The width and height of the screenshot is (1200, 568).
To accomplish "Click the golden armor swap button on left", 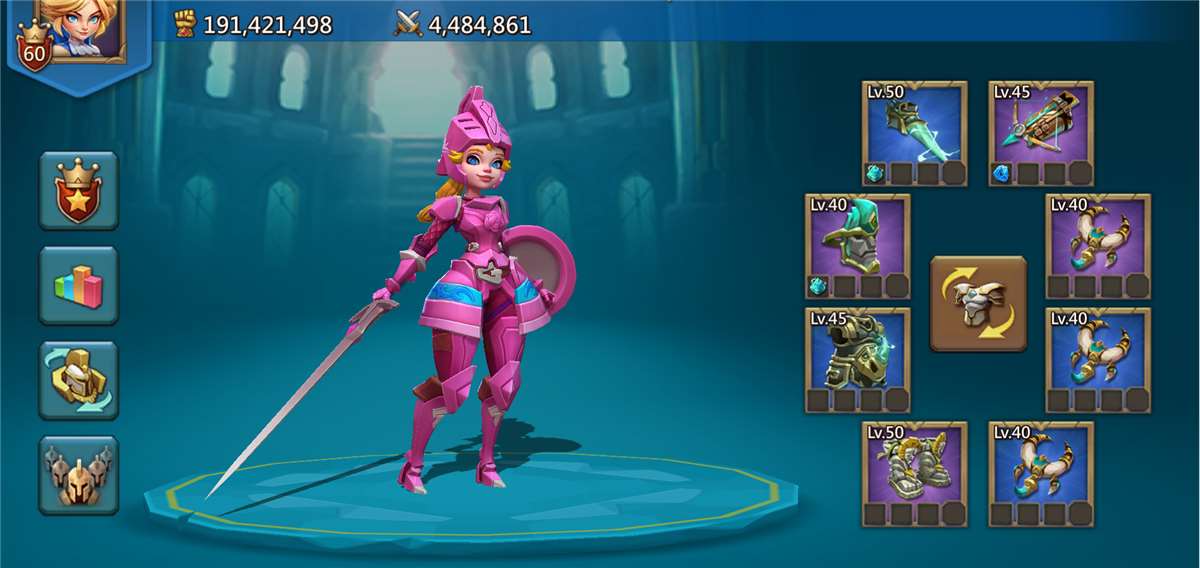I will 78,380.
